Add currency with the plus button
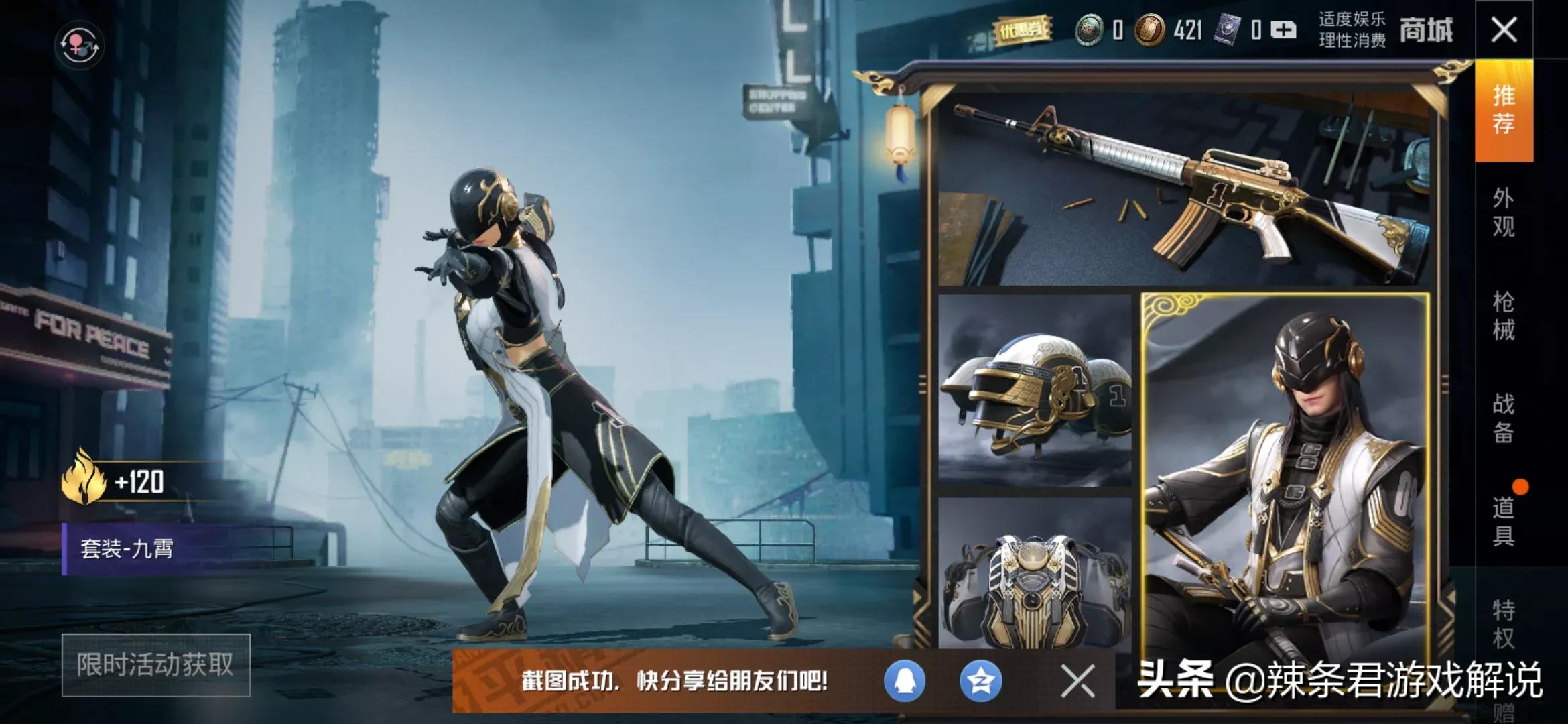This screenshot has height=724, width=1568. 1283,30
